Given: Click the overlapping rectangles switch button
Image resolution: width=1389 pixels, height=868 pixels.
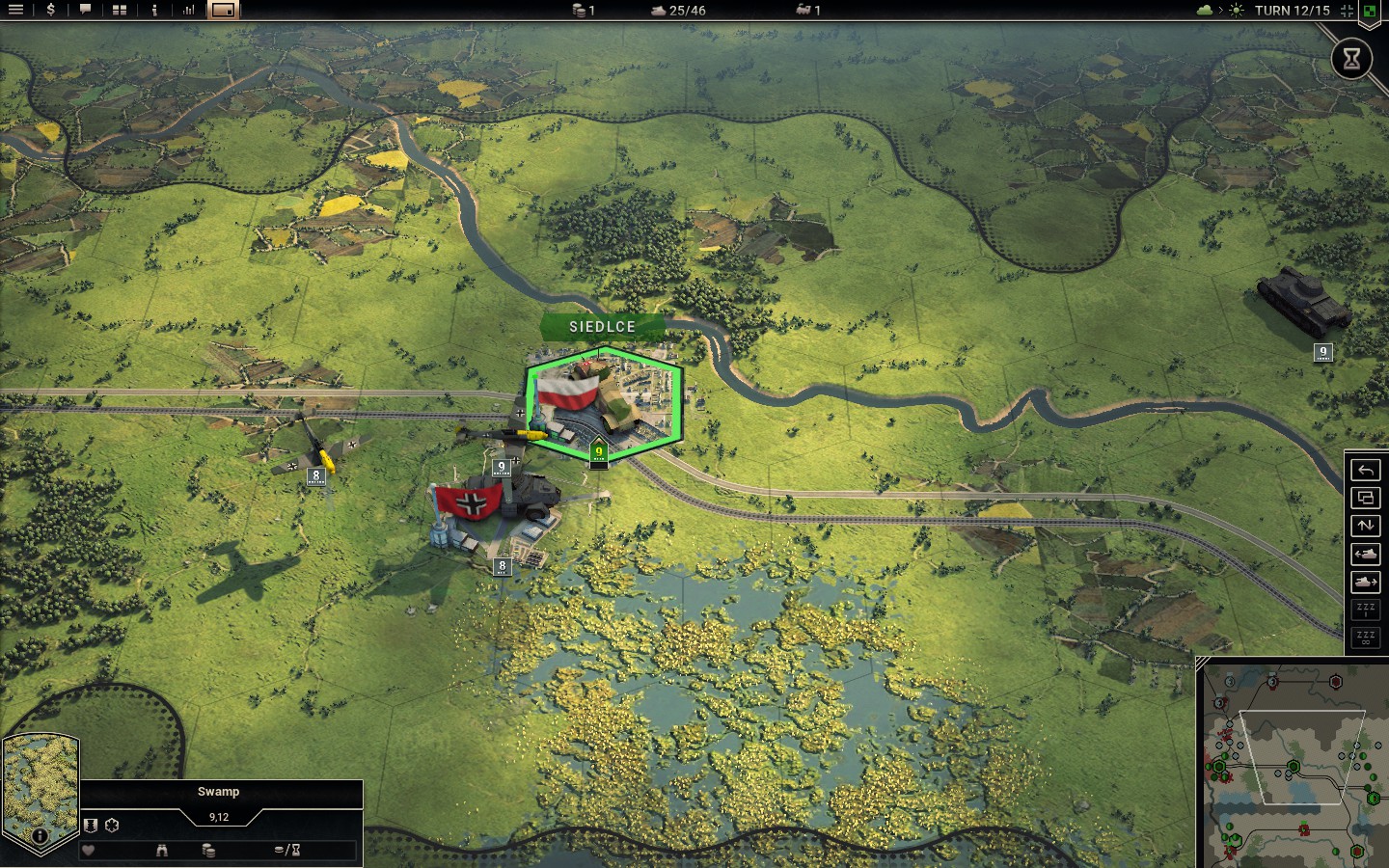Looking at the screenshot, I should click(x=1365, y=498).
